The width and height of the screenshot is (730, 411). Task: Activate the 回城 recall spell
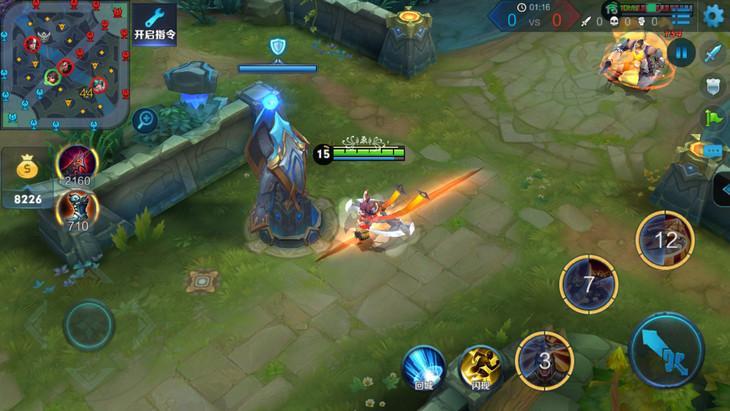coord(425,365)
